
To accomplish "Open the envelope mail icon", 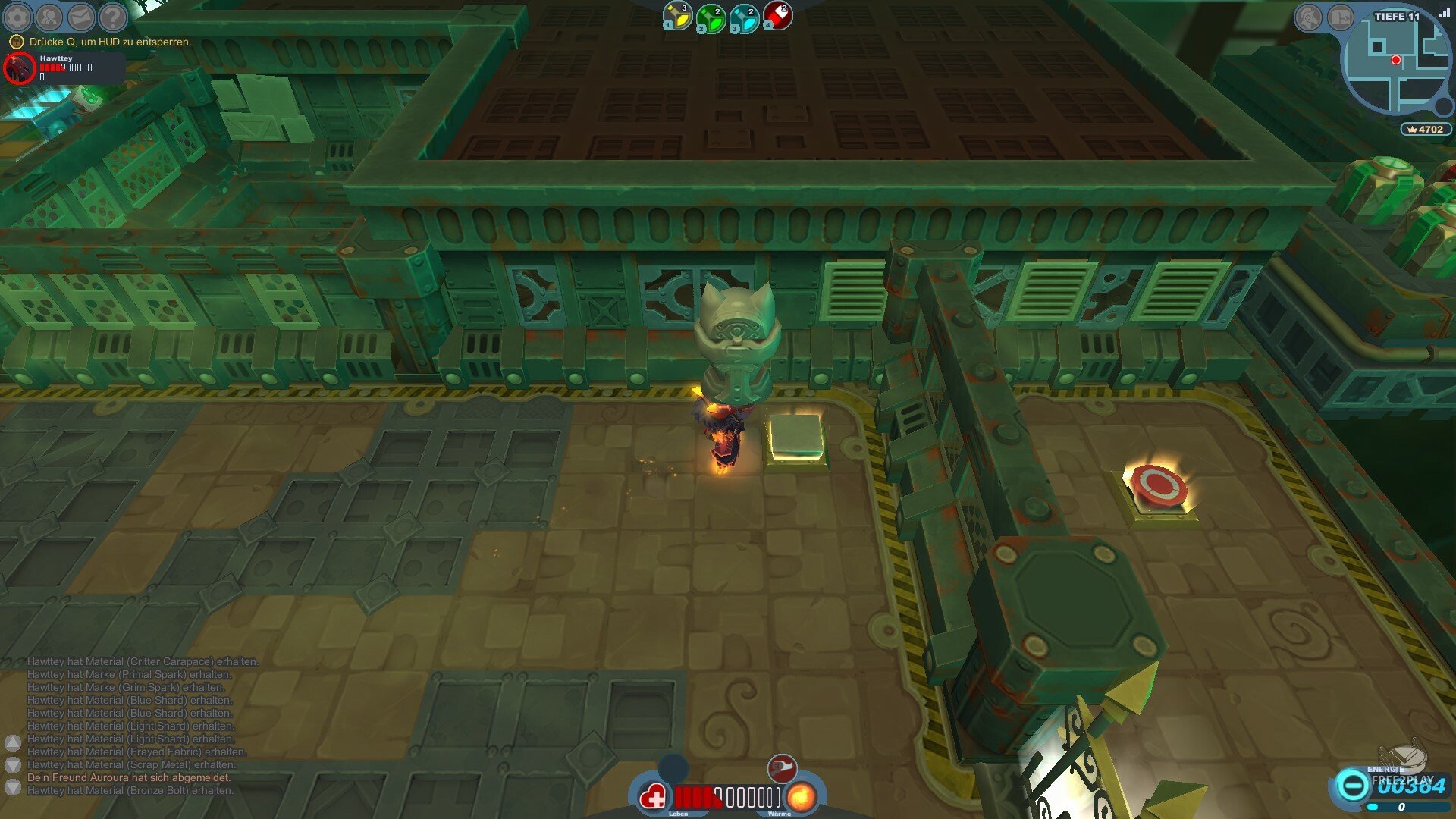I will (x=81, y=17).
